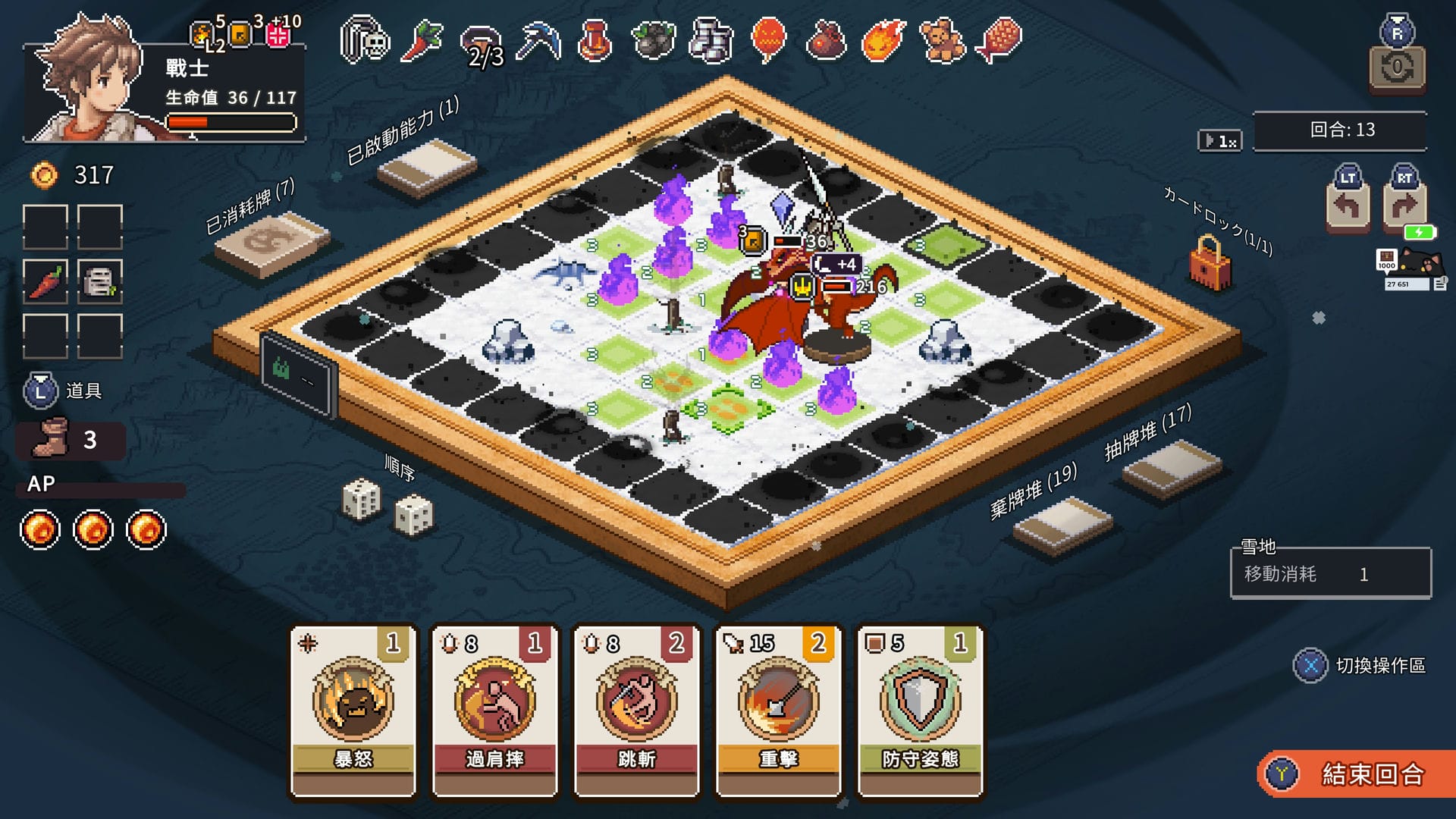Play the 暴怒 card
Screen dimensions: 1456x819
click(x=353, y=711)
